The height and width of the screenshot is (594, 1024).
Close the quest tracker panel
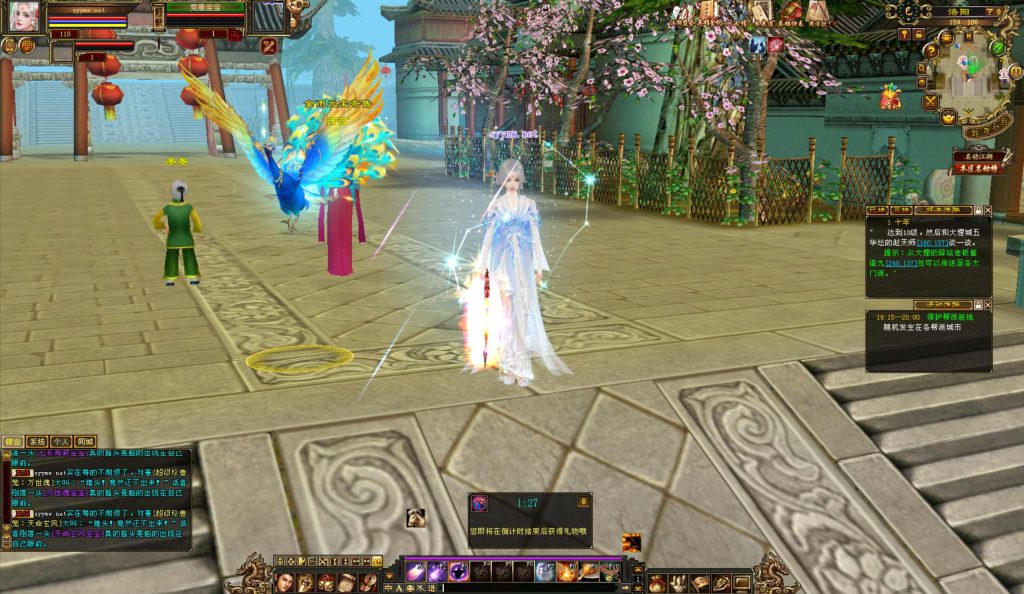pyautogui.click(x=988, y=211)
